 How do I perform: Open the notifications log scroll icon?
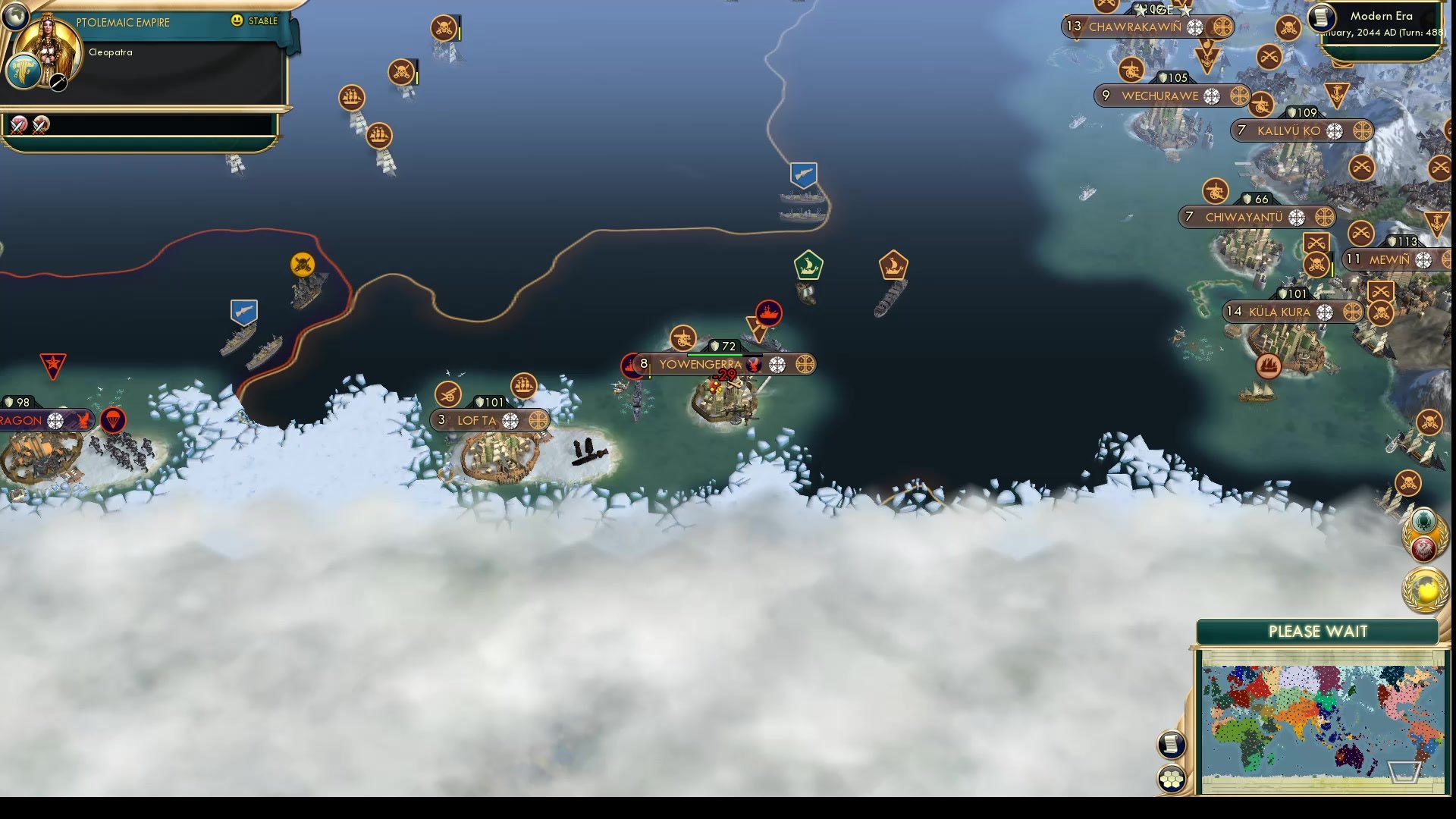click(1172, 745)
